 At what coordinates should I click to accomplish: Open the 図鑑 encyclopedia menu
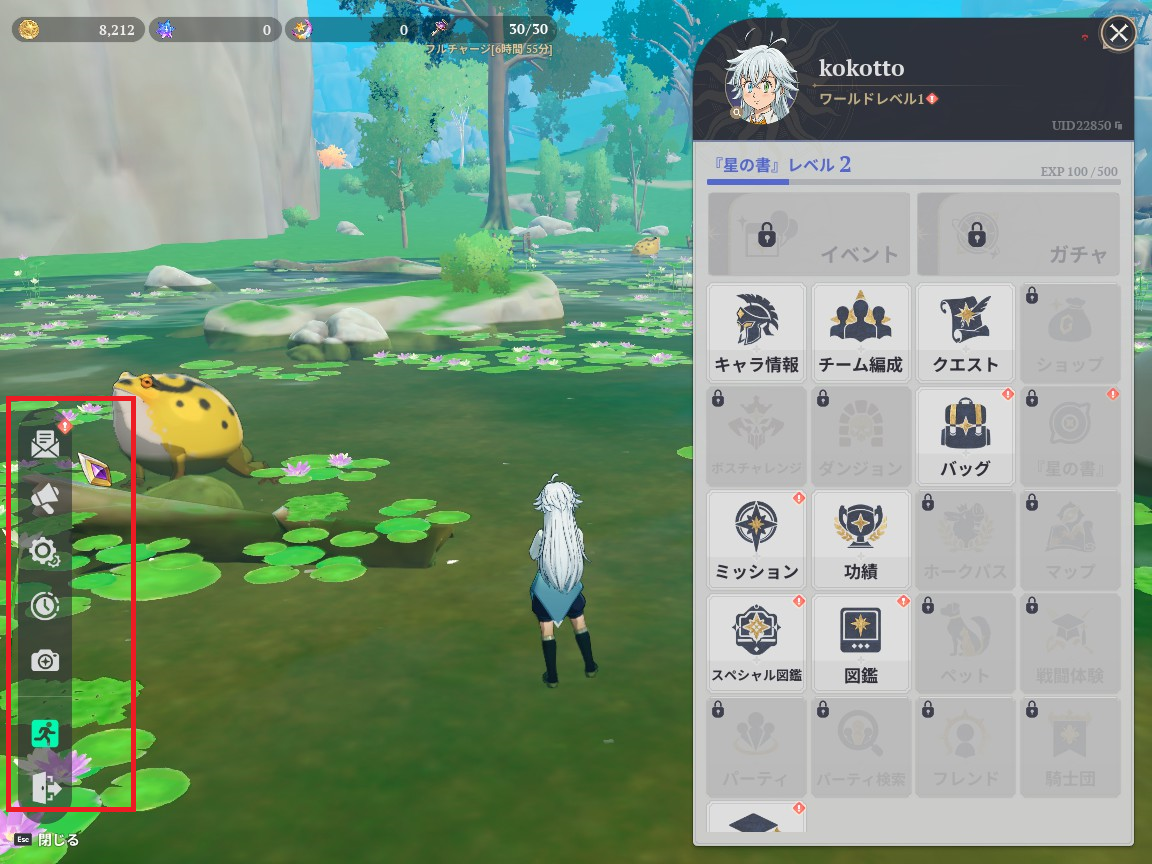[x=861, y=644]
